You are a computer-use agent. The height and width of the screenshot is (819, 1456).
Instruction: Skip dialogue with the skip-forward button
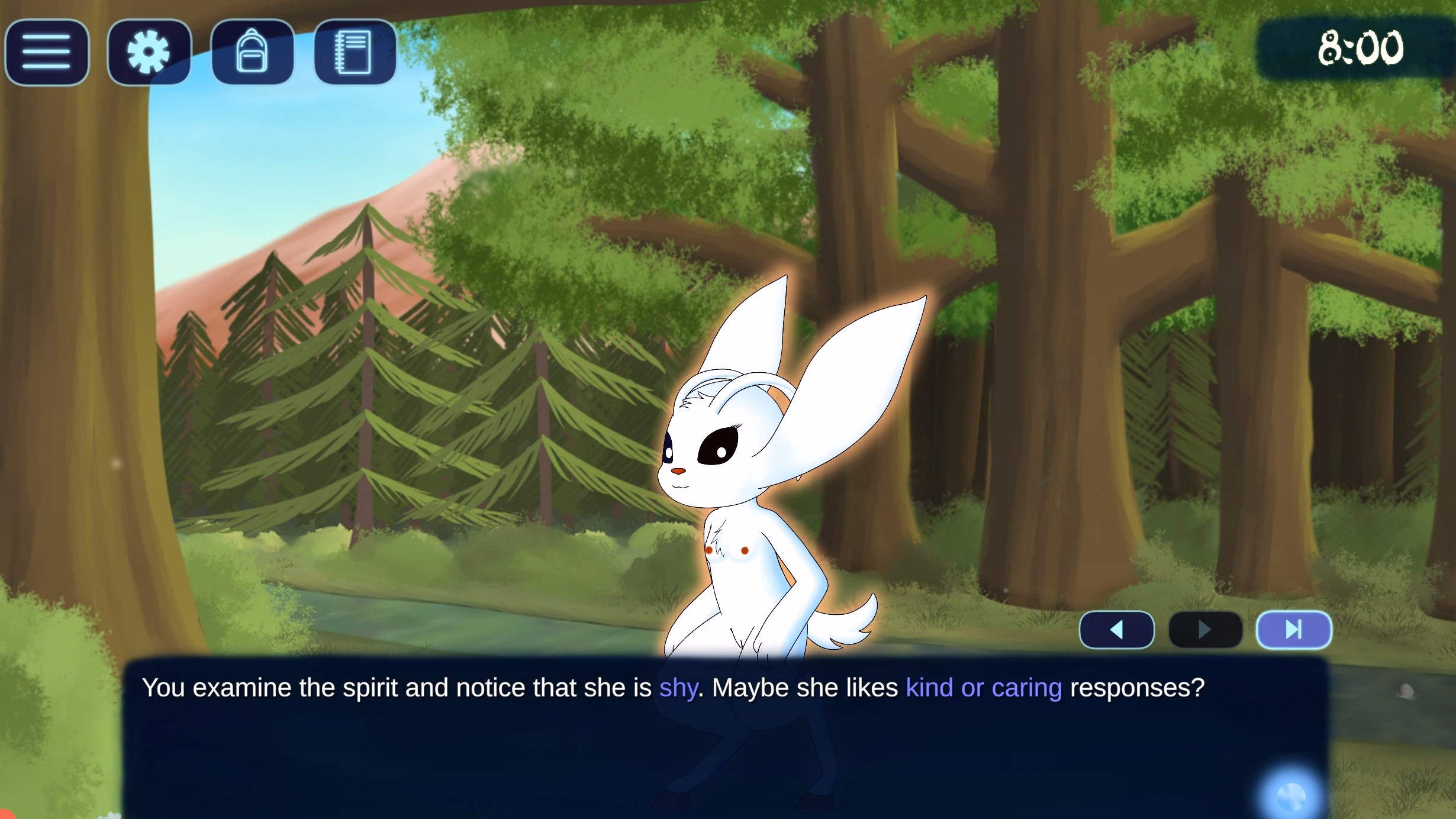[1294, 630]
